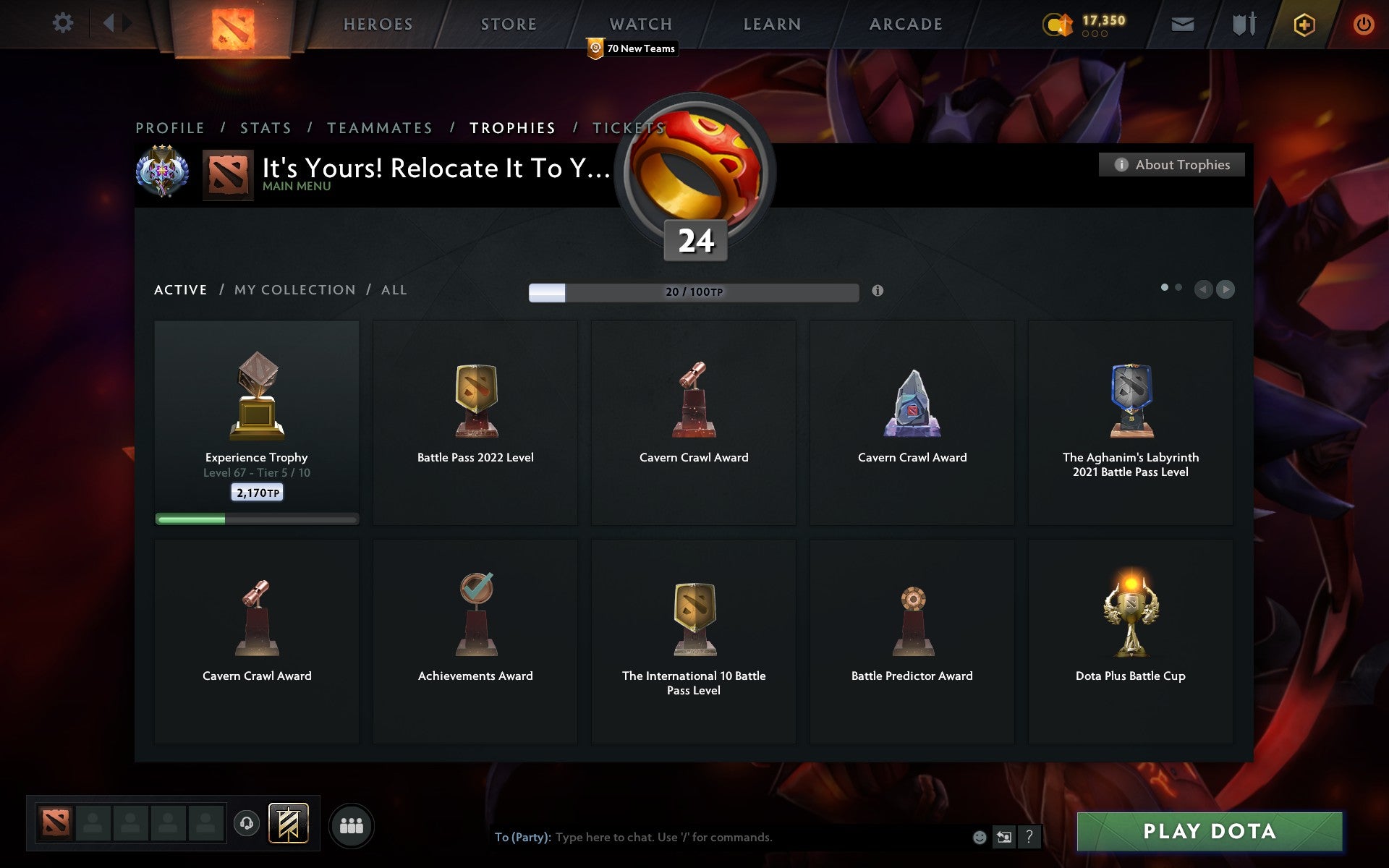
Task: Click the back navigation arrow top left
Action: point(109,23)
